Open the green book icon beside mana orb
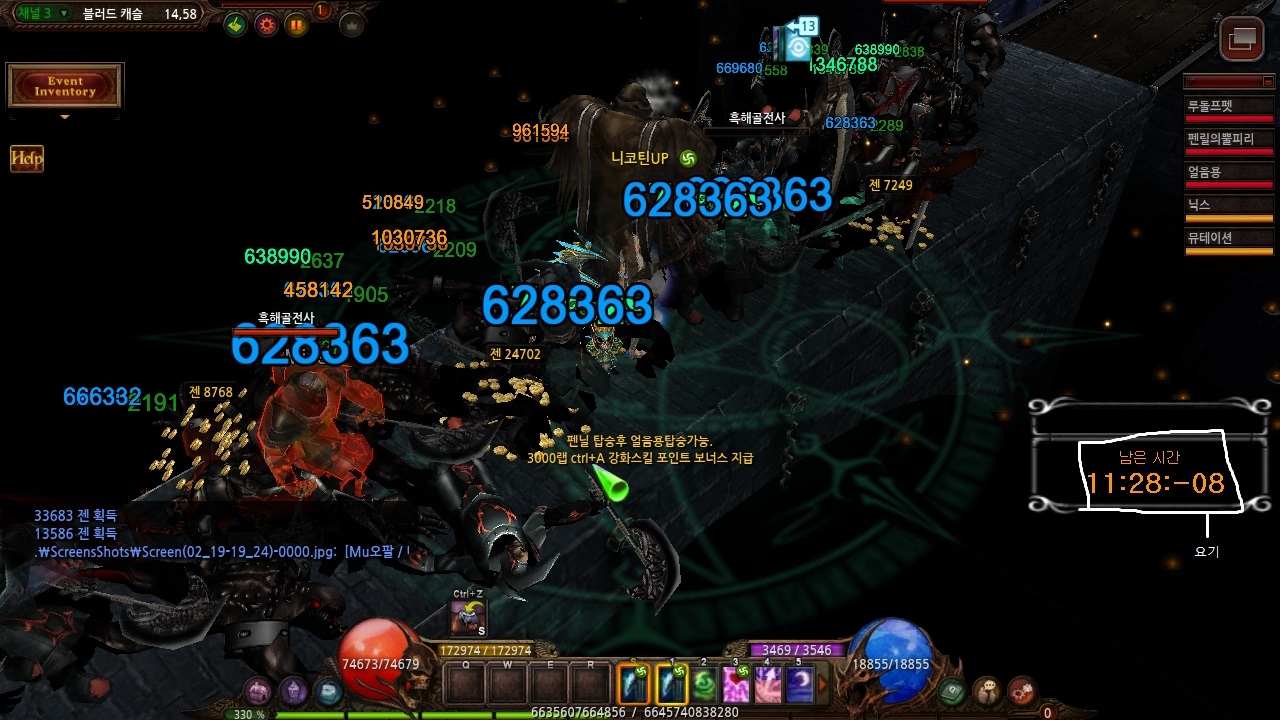Viewport: 1280px width, 720px height. (x=952, y=690)
